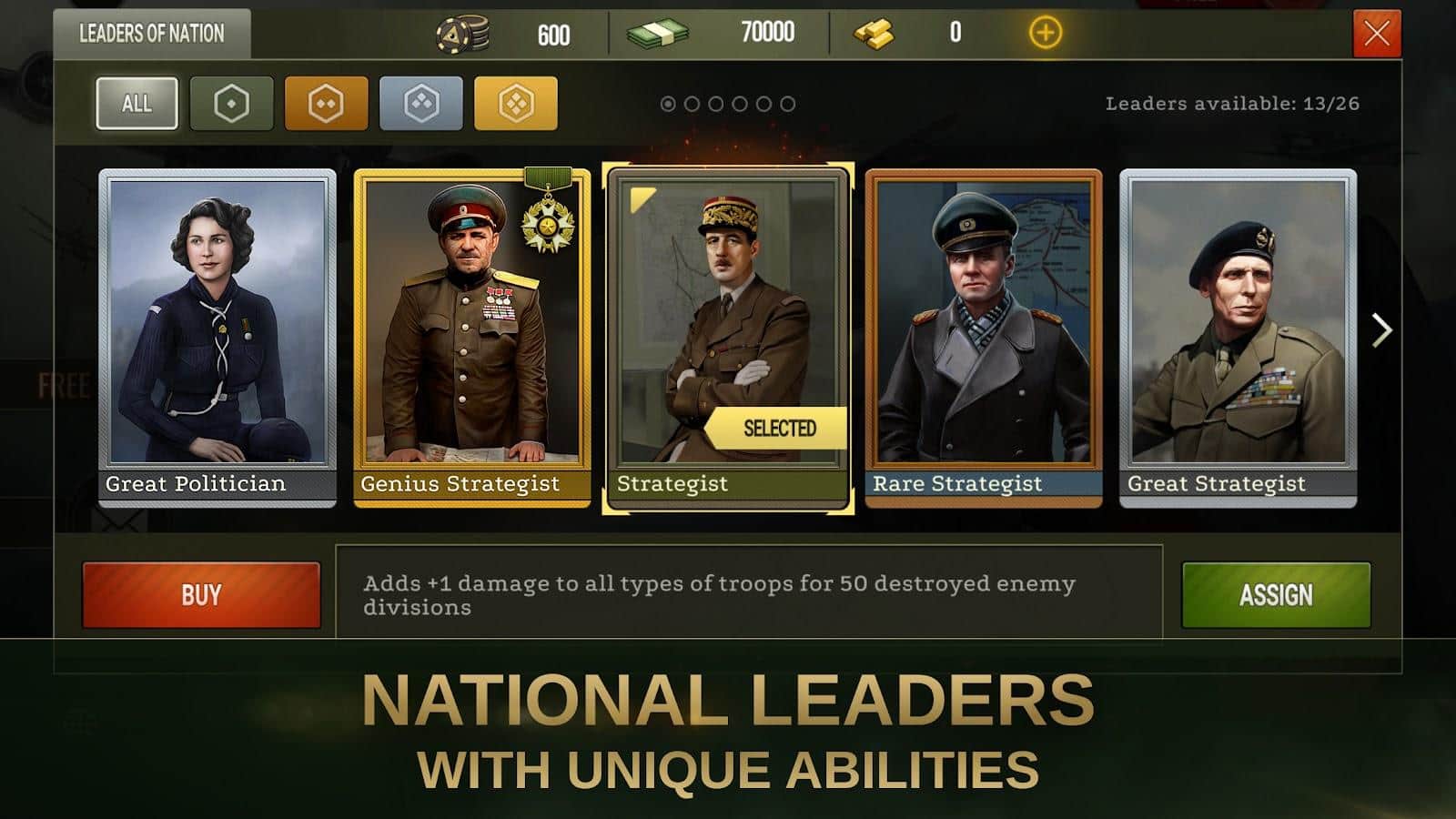
Task: Assign the selected leader
Action: point(1276,595)
